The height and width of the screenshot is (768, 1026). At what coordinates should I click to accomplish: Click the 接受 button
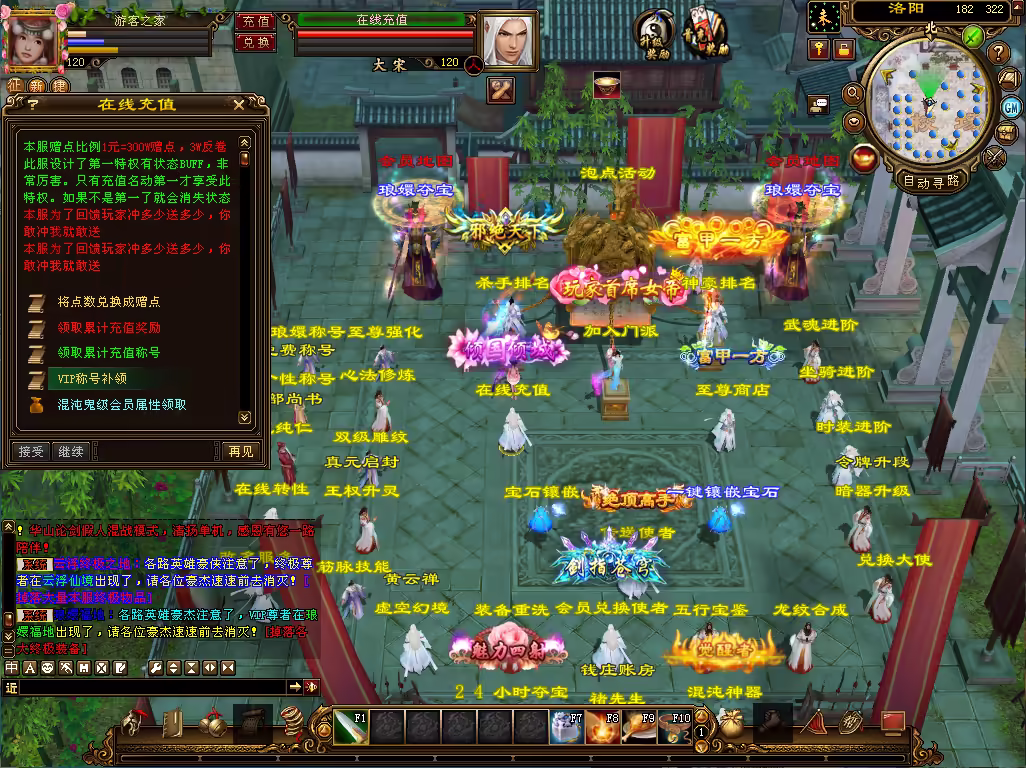point(31,452)
